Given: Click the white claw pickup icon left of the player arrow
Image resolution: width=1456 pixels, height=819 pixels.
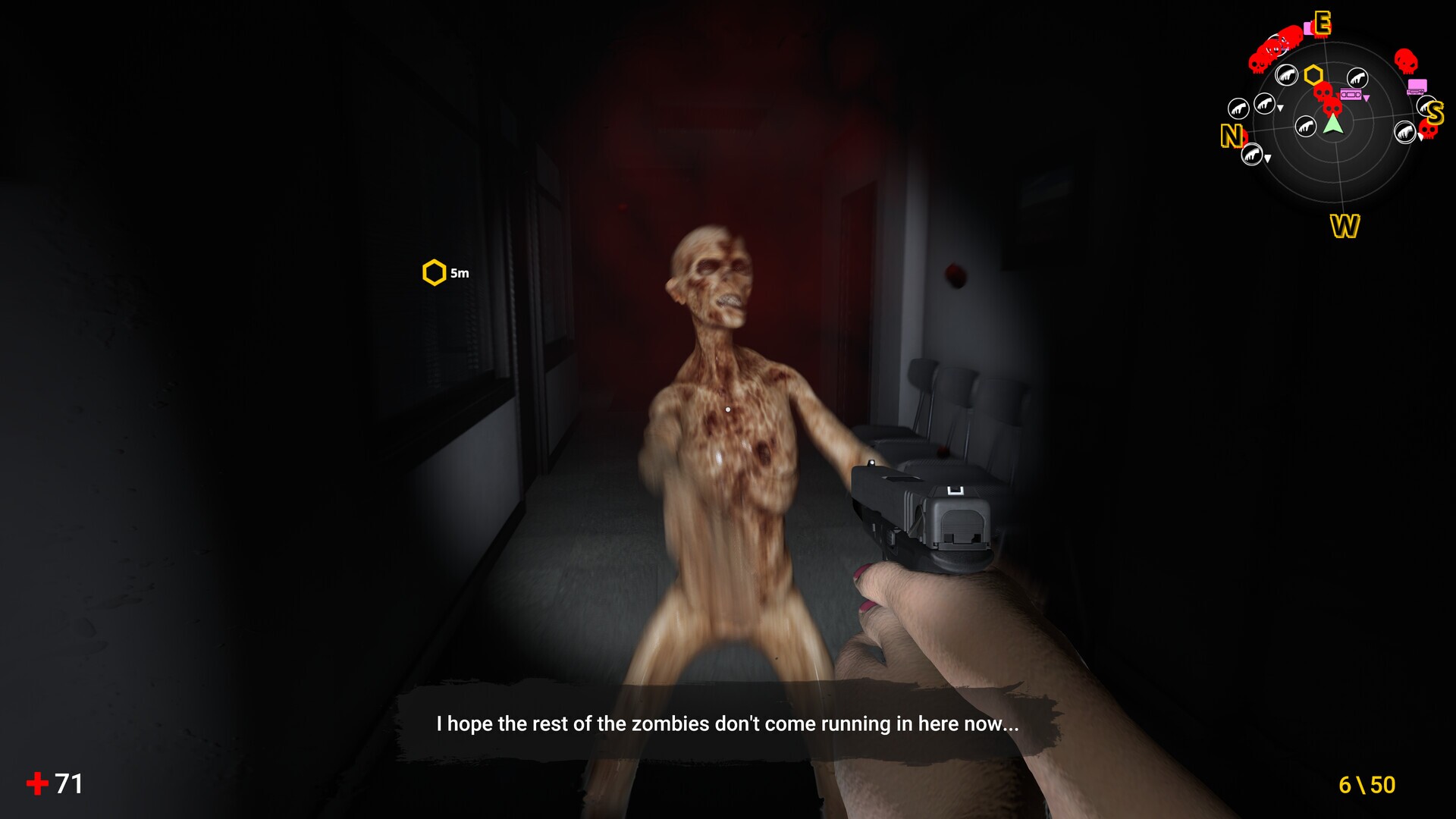Looking at the screenshot, I should click(1307, 124).
